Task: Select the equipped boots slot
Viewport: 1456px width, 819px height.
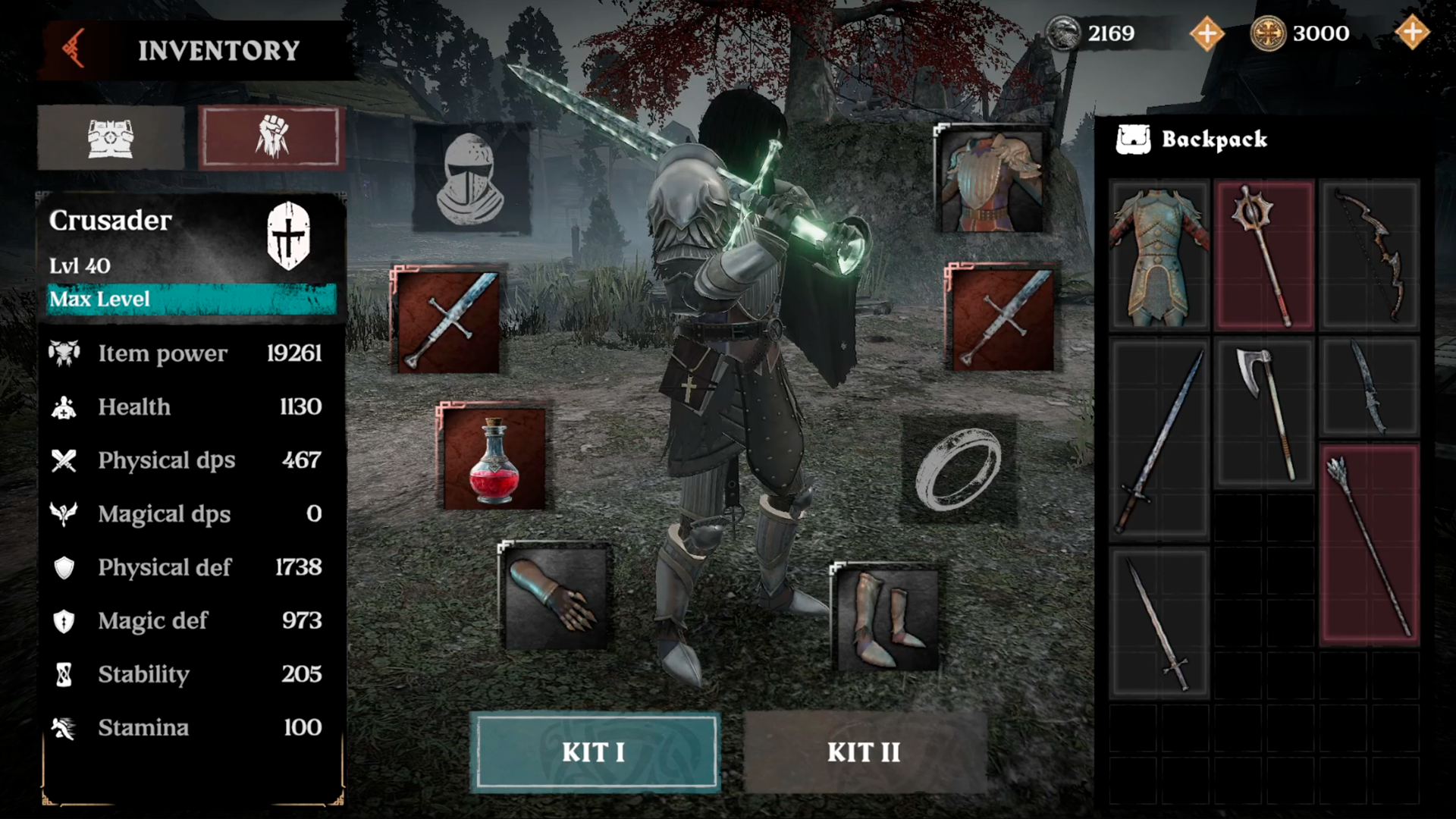Action: [x=885, y=617]
